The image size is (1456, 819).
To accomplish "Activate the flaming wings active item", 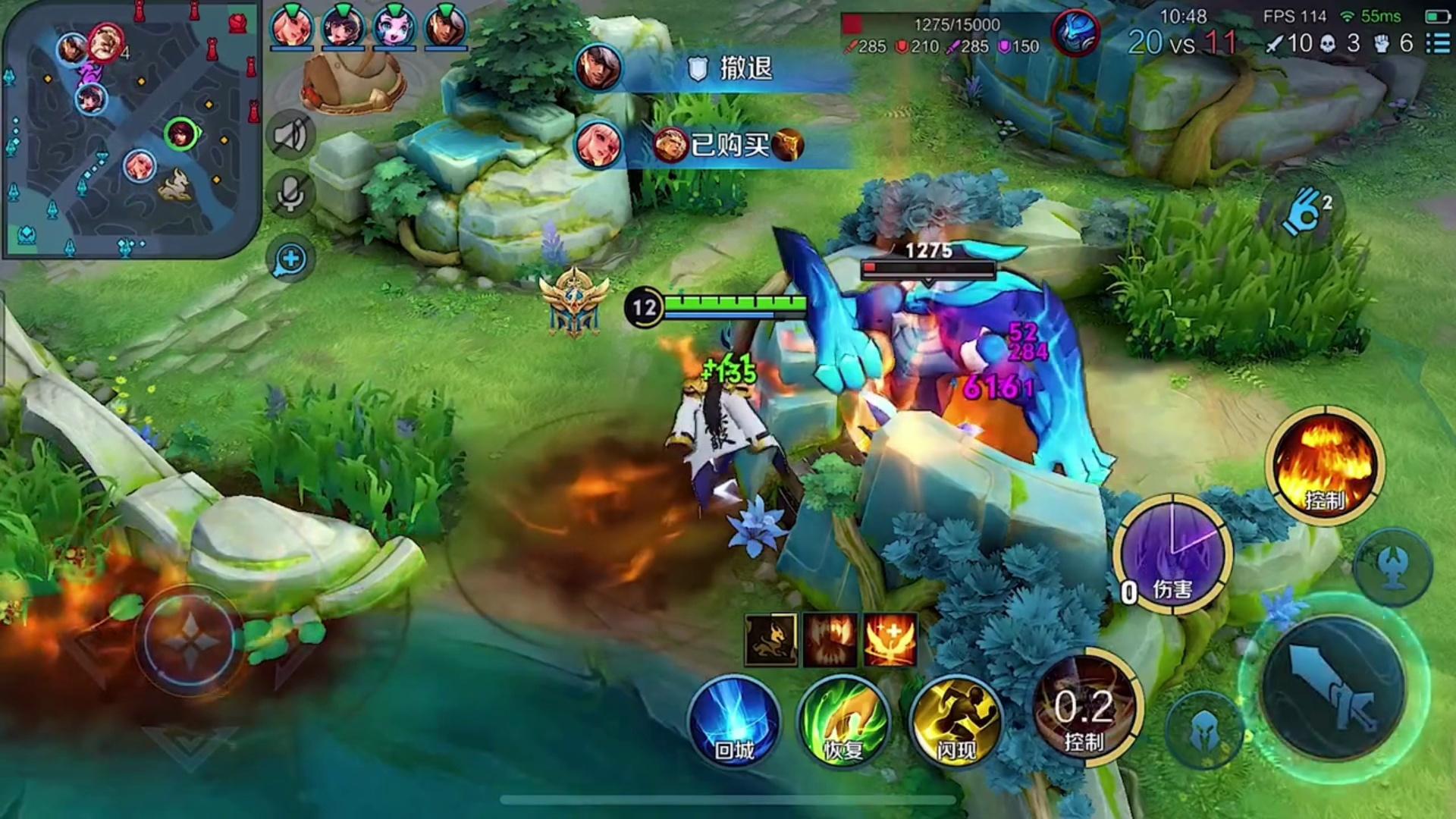I will point(890,640).
